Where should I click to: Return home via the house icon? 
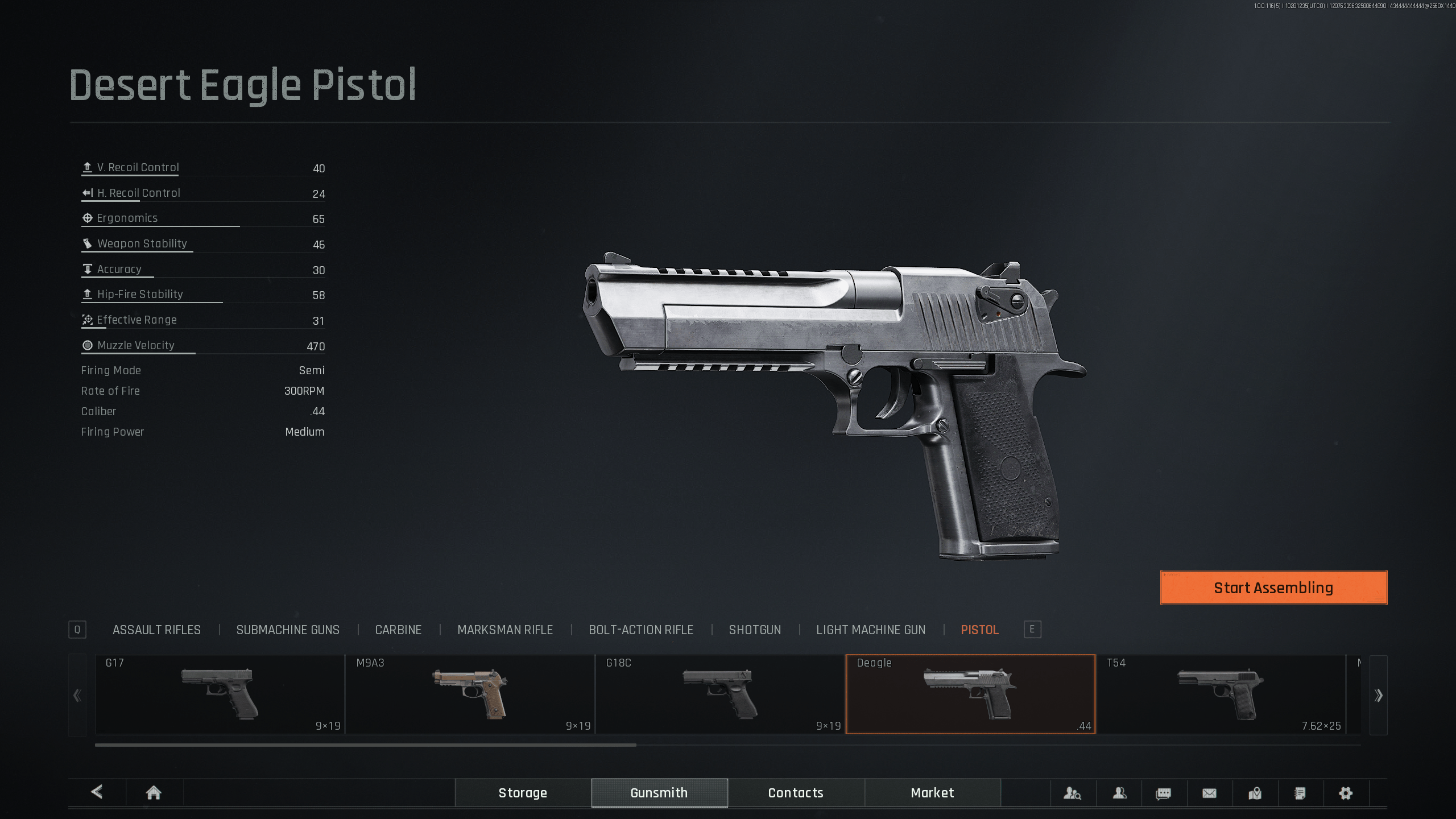coord(154,793)
